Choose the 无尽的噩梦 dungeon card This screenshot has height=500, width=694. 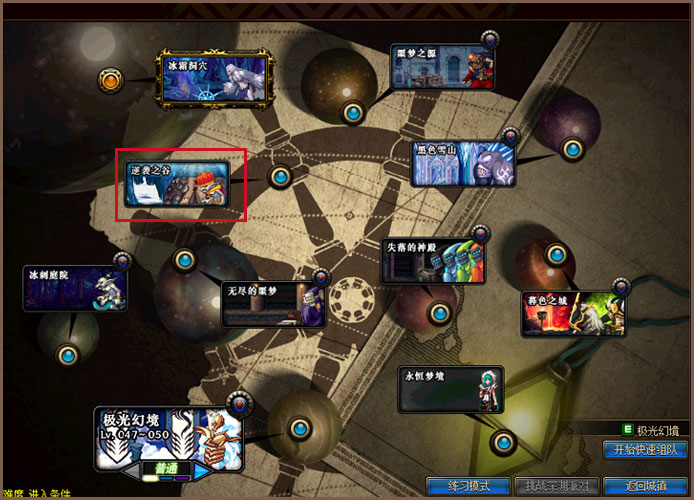pos(273,304)
